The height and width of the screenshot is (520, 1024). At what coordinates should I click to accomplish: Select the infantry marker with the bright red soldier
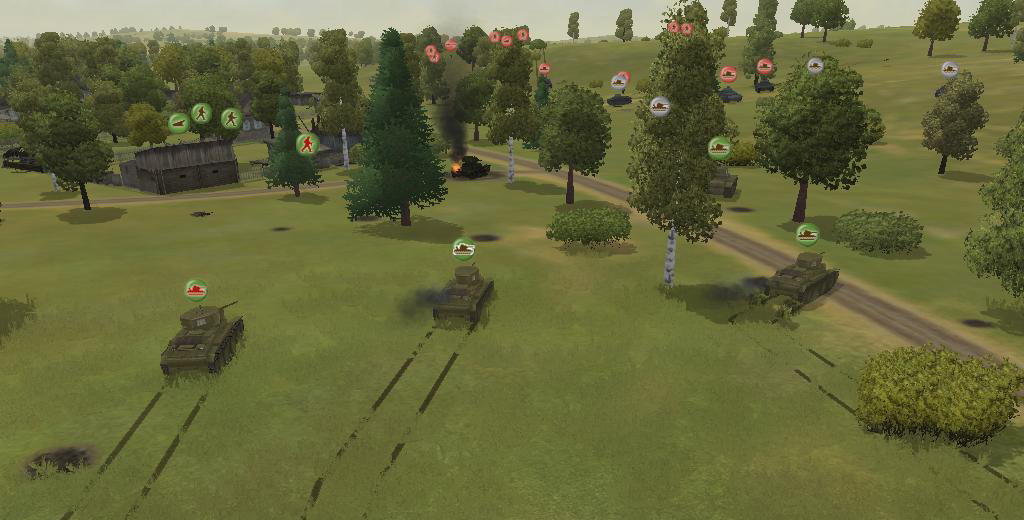click(307, 144)
